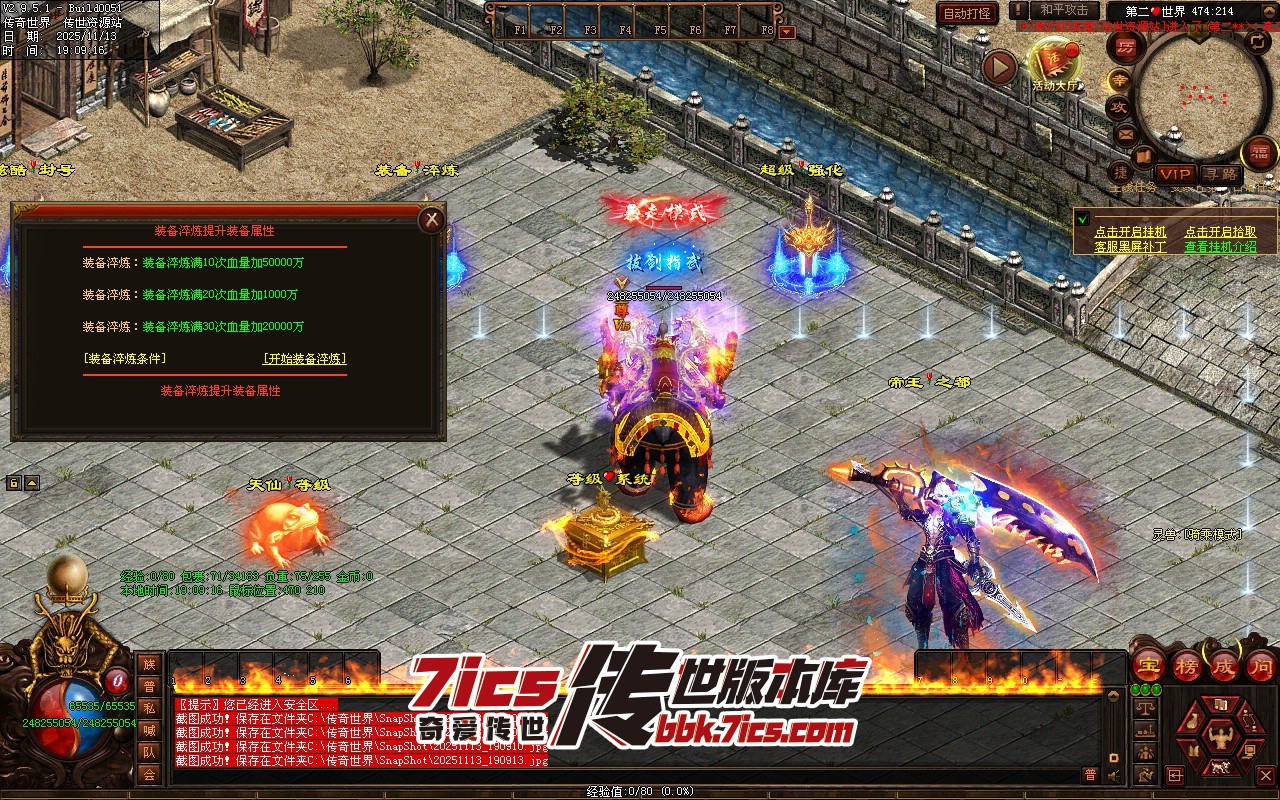Toggle the 自动打怪 auto-fight button

967,13
